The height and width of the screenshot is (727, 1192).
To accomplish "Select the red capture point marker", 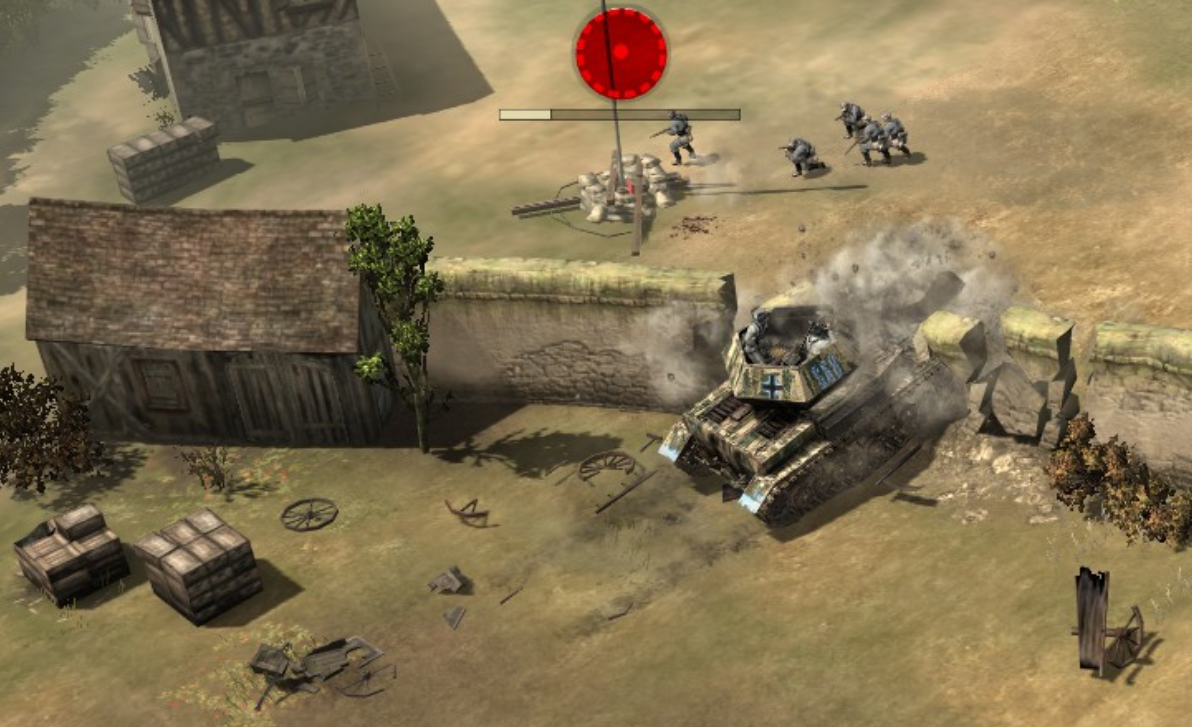I will 620,52.
